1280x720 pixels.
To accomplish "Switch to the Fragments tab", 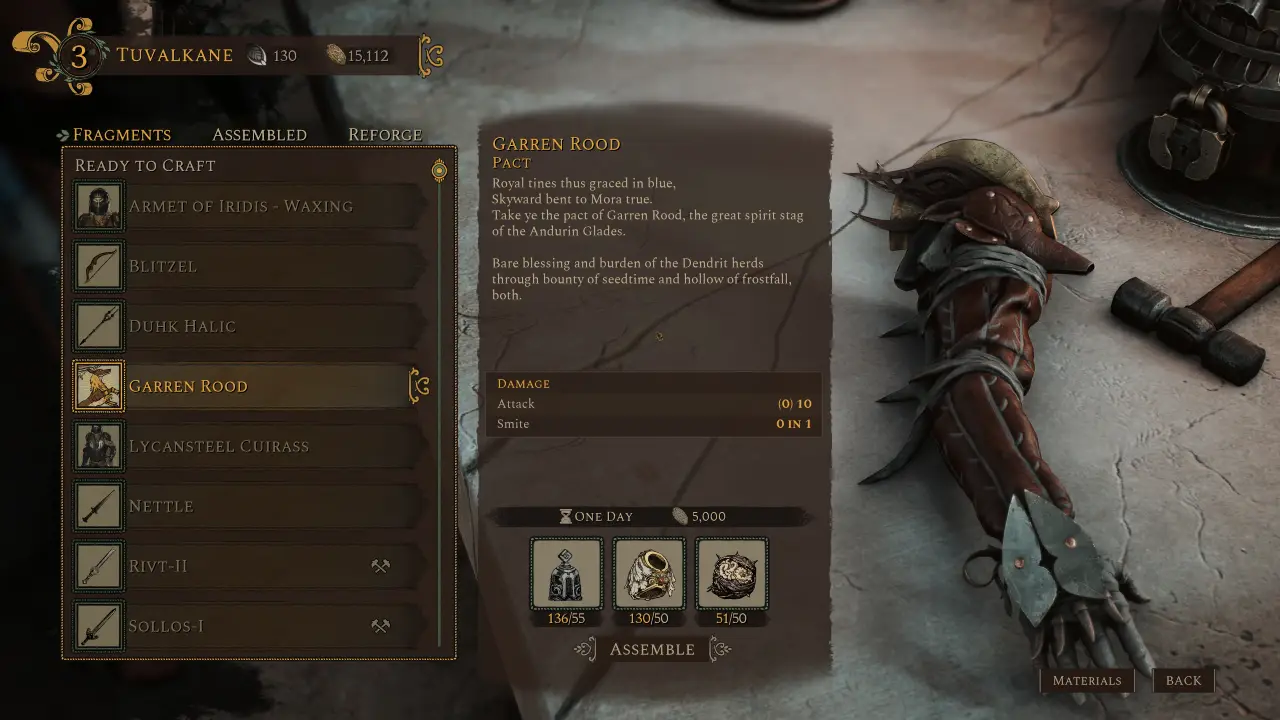I will tap(121, 135).
